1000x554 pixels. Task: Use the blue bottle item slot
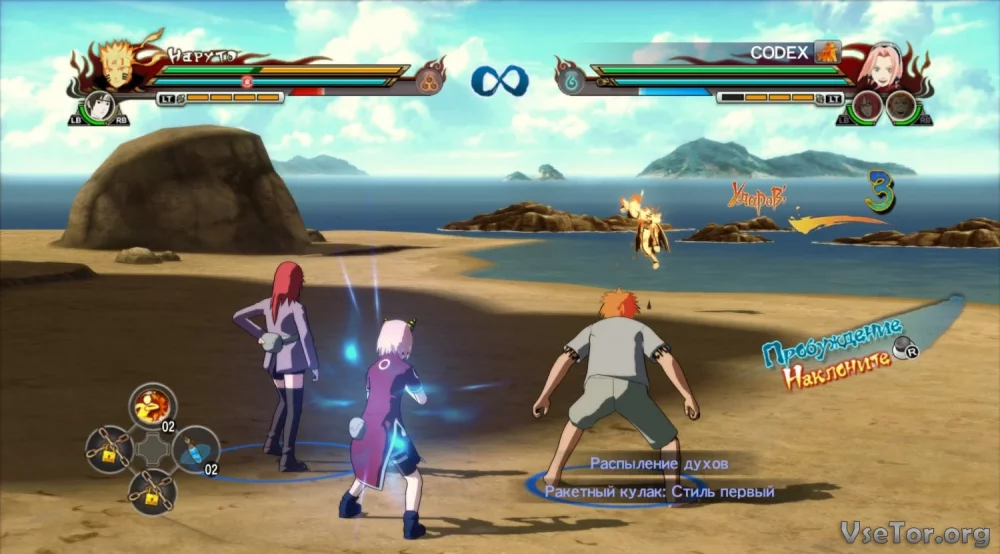(196, 448)
